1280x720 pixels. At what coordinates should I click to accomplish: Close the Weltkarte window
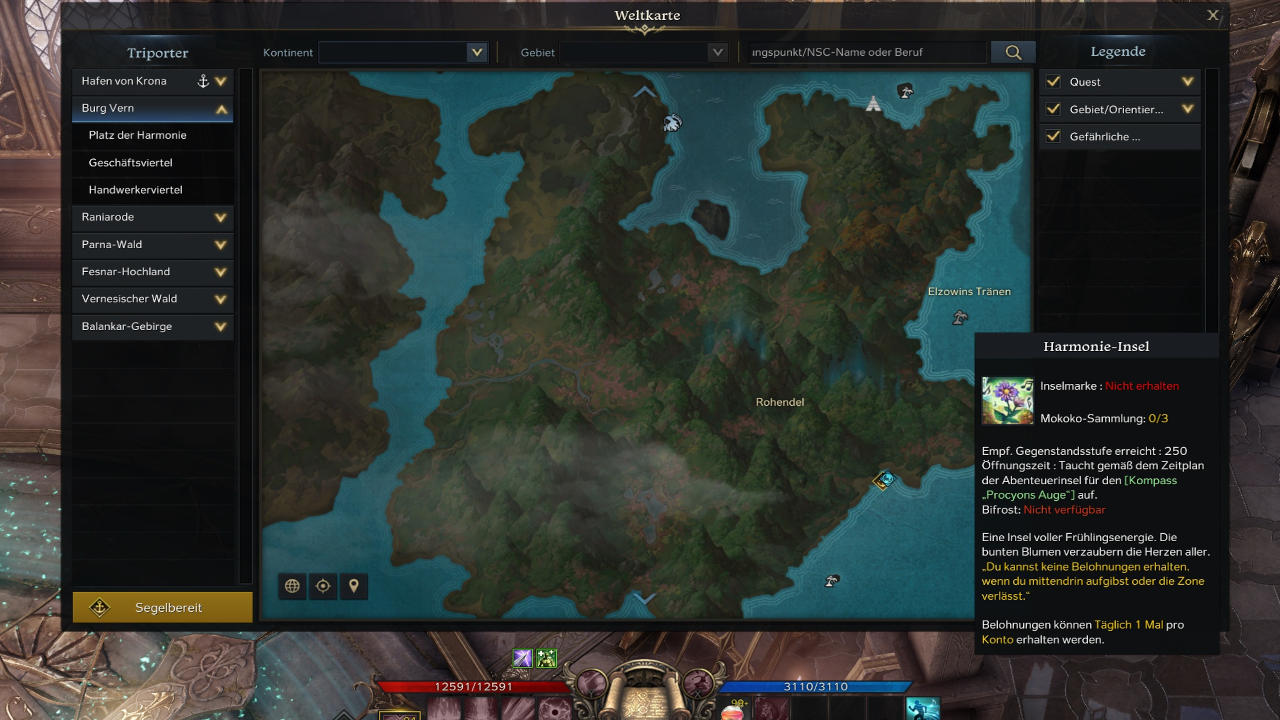pyautogui.click(x=1213, y=15)
